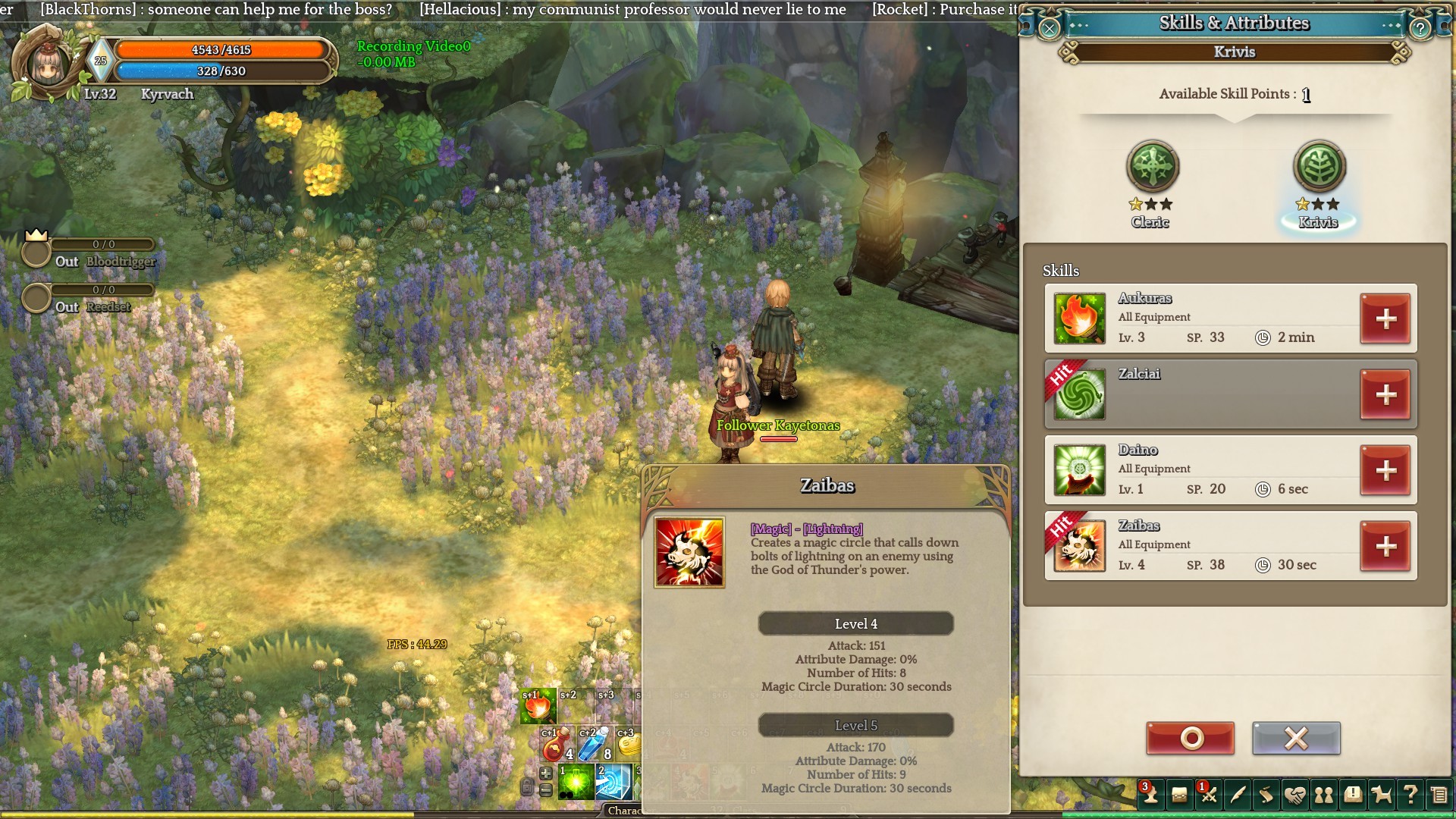Close the Skills & Attributes window
Screen dimensions: 1456x819
[x=1050, y=29]
